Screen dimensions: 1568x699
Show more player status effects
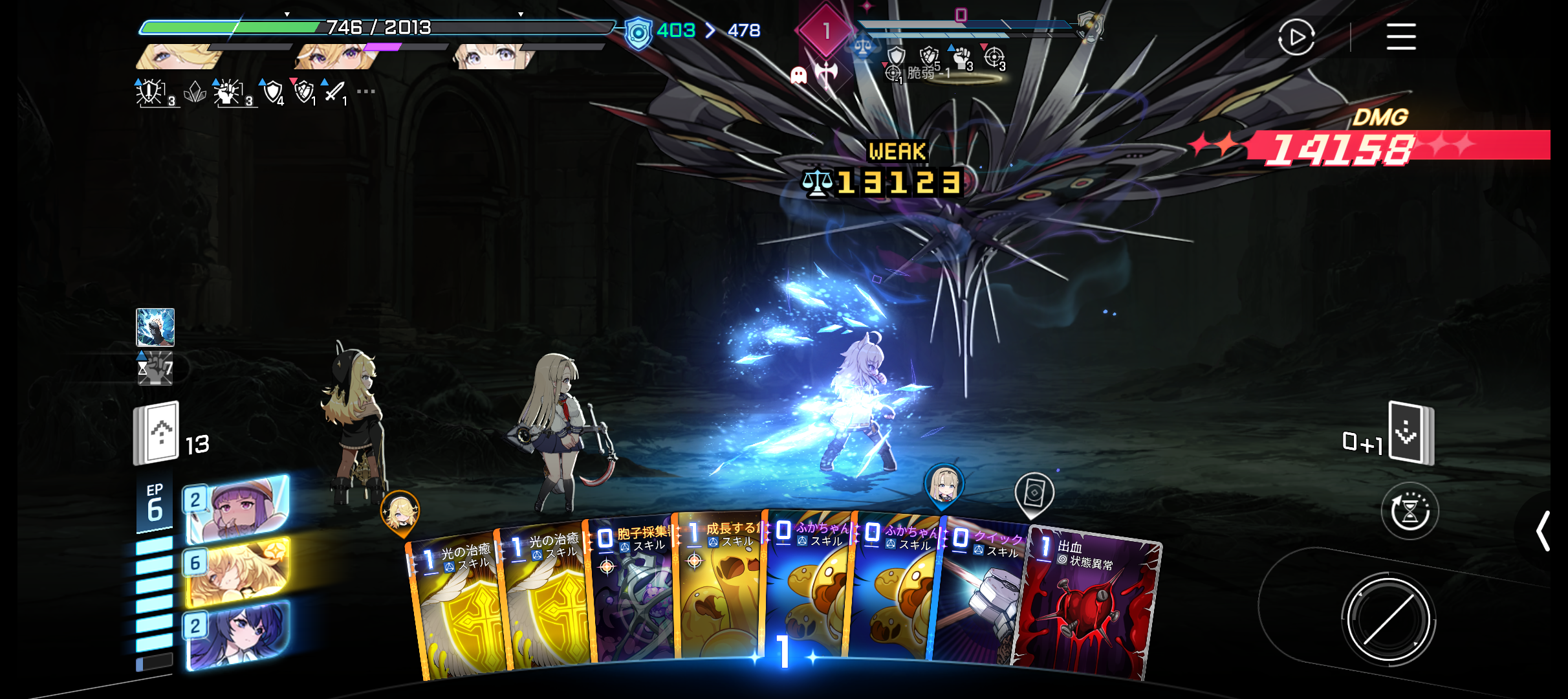[366, 91]
